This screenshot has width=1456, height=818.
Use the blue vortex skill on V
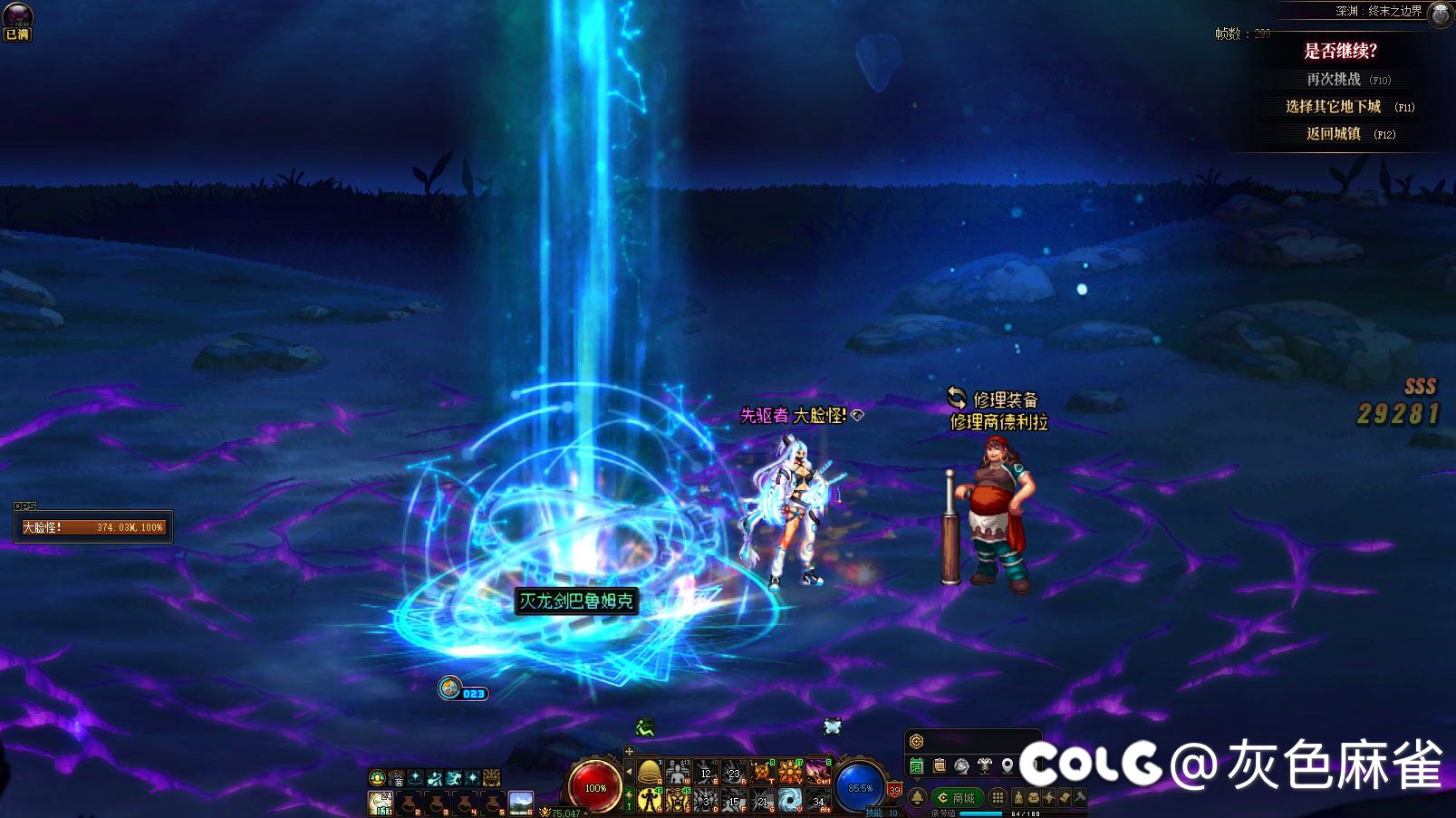pos(789,800)
